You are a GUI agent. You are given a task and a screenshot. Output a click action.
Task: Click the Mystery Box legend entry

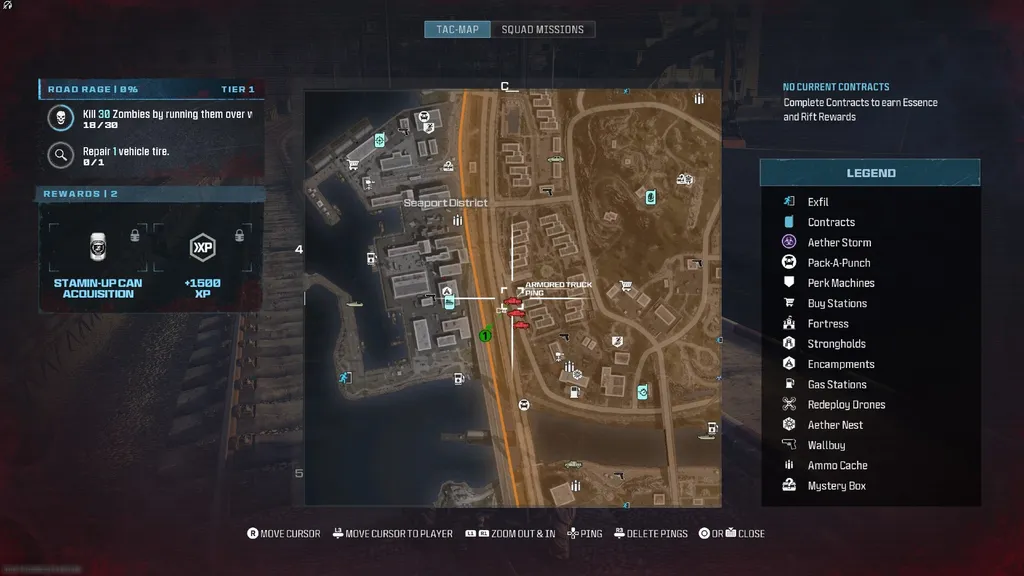tap(836, 486)
